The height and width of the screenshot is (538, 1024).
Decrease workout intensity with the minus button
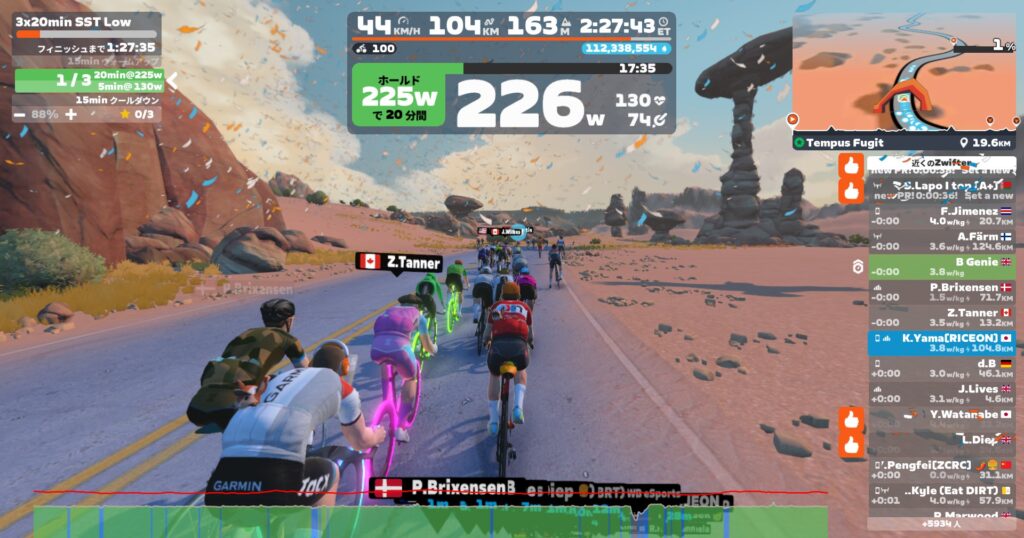tap(20, 114)
